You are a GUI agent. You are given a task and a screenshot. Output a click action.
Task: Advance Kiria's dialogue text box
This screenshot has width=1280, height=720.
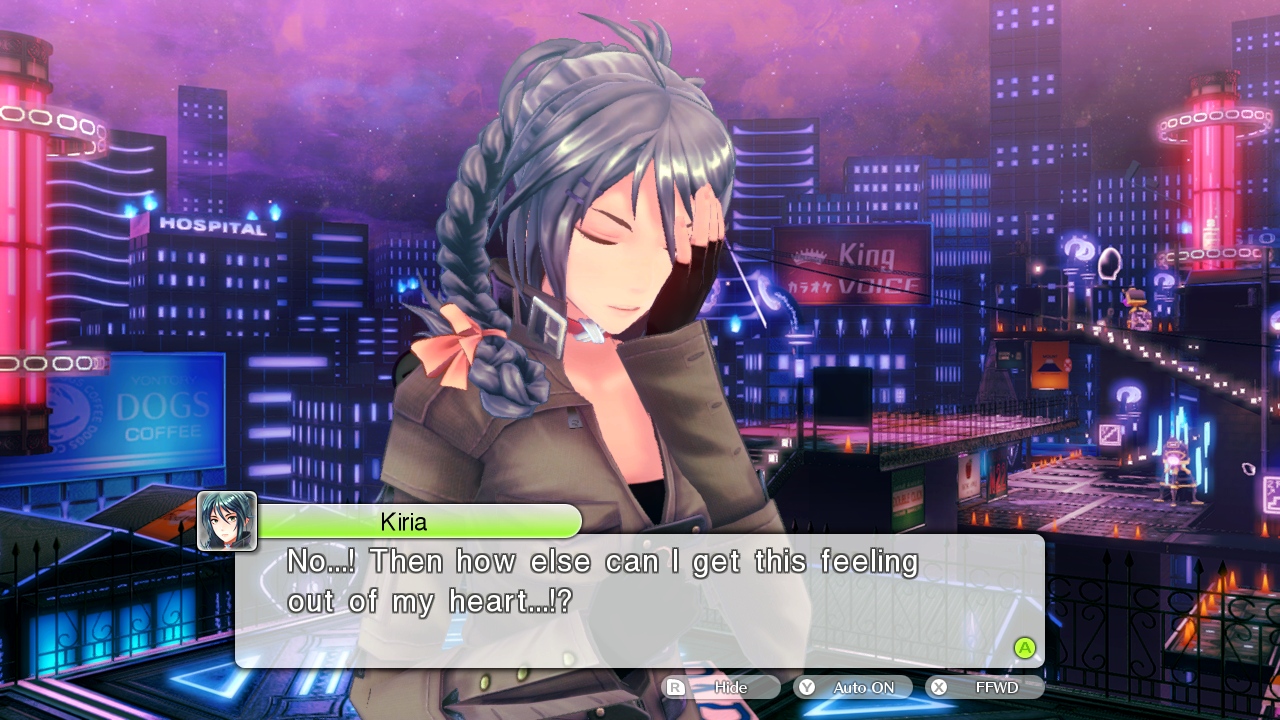pos(1024,647)
